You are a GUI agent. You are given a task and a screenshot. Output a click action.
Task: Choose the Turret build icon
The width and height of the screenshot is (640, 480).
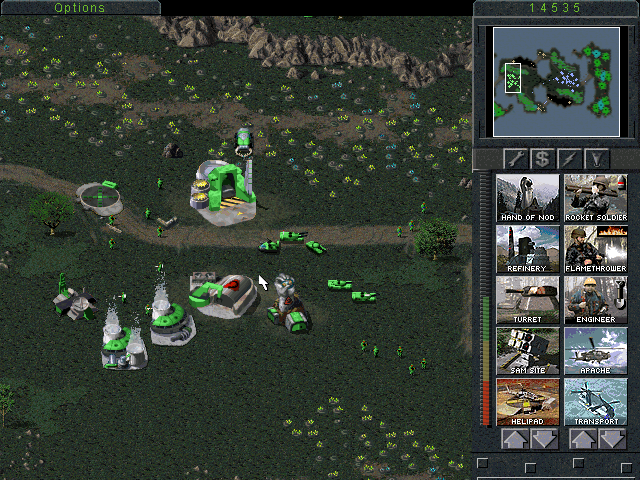coord(527,300)
